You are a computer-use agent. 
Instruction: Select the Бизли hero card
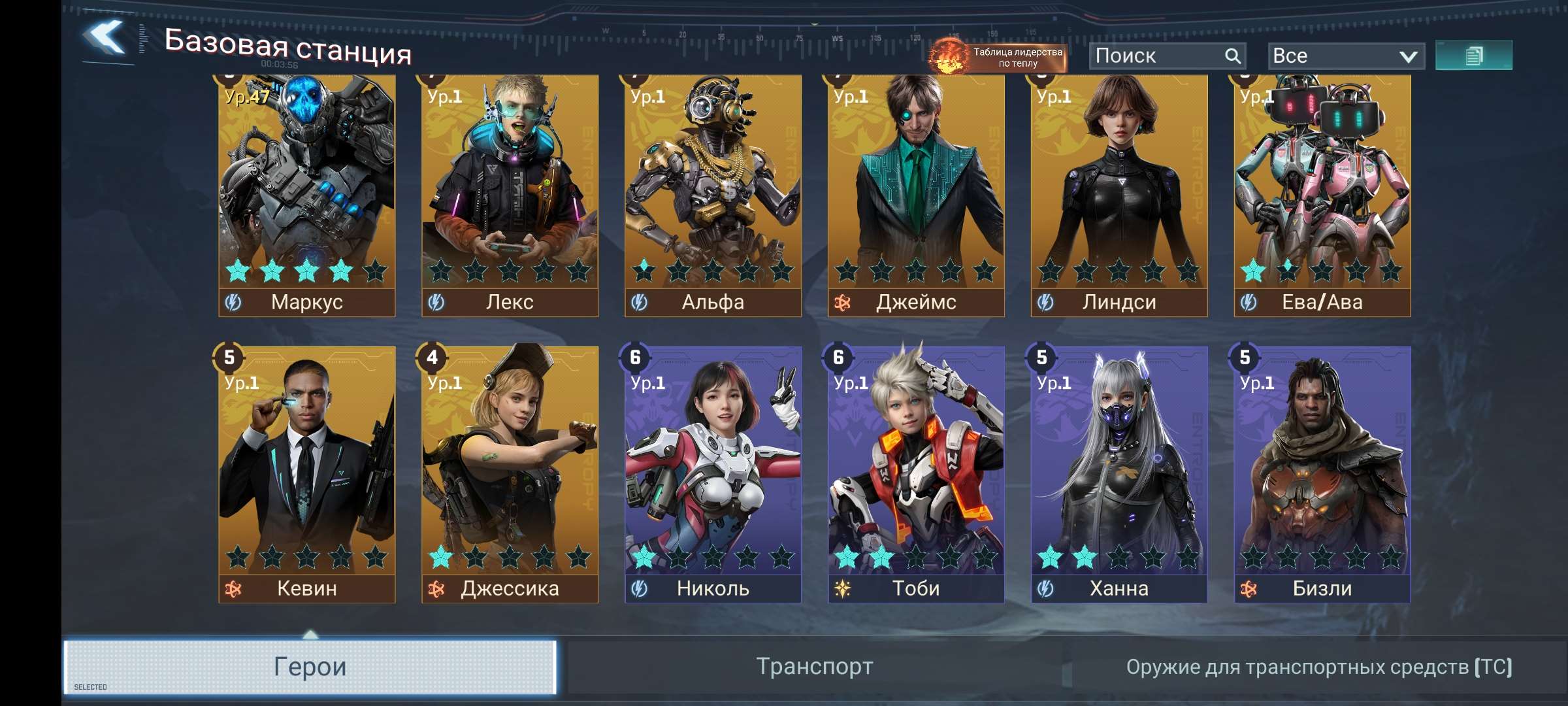pos(1322,474)
